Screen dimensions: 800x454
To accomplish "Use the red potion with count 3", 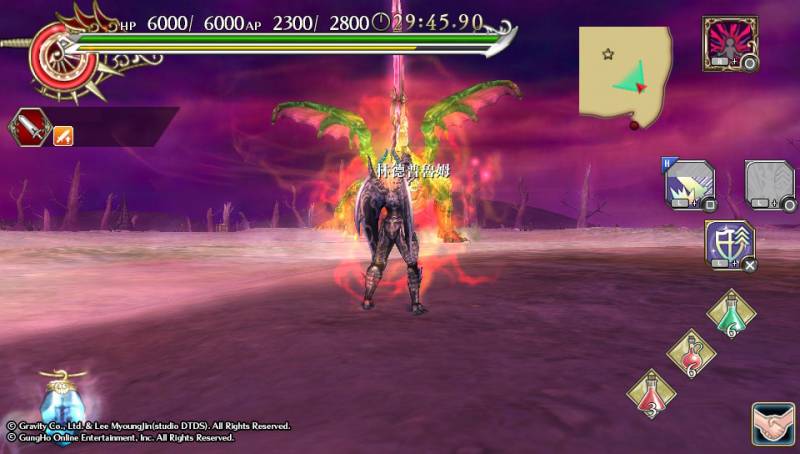I will coord(651,393).
